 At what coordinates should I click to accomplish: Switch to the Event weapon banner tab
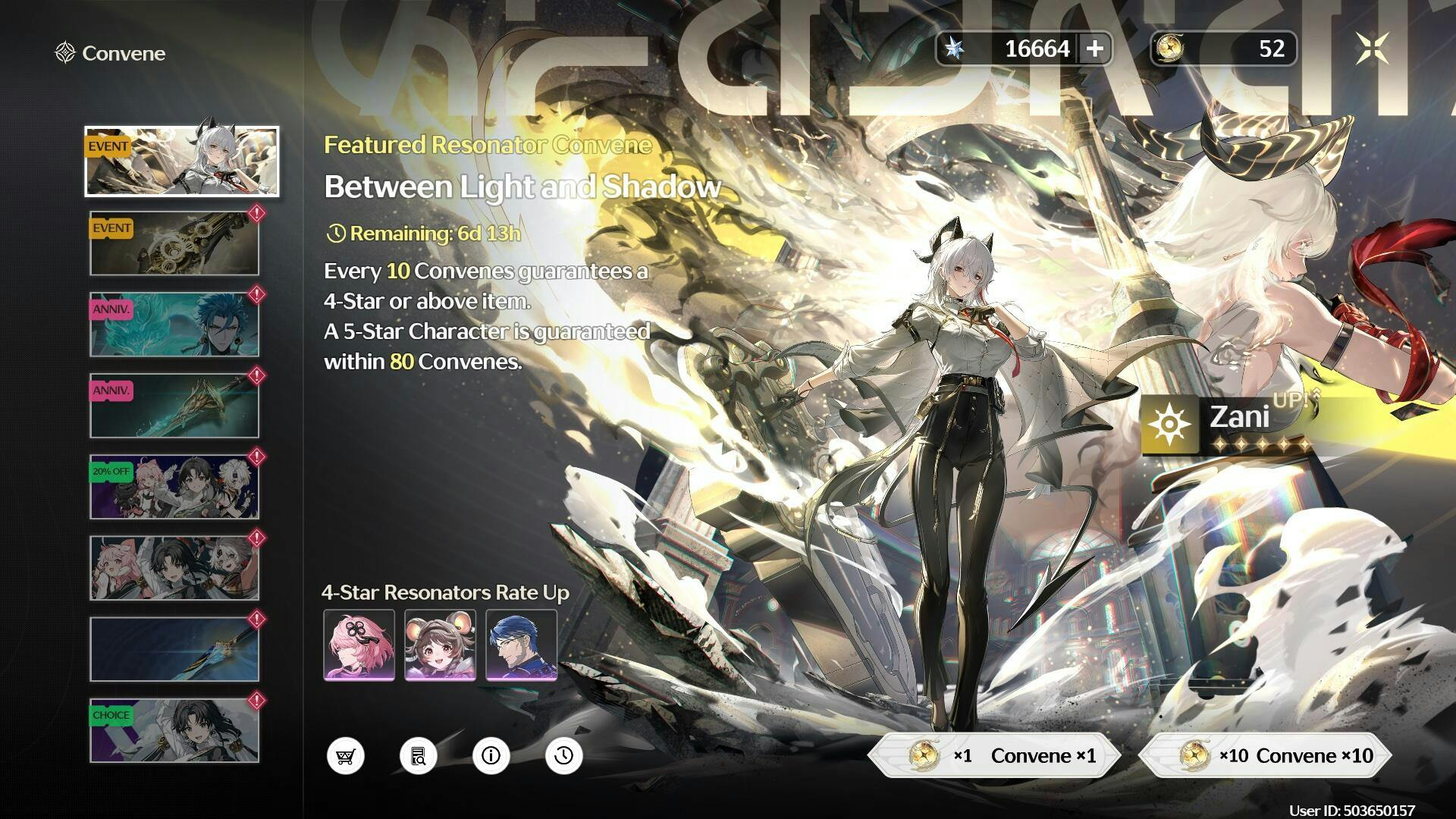coord(174,243)
